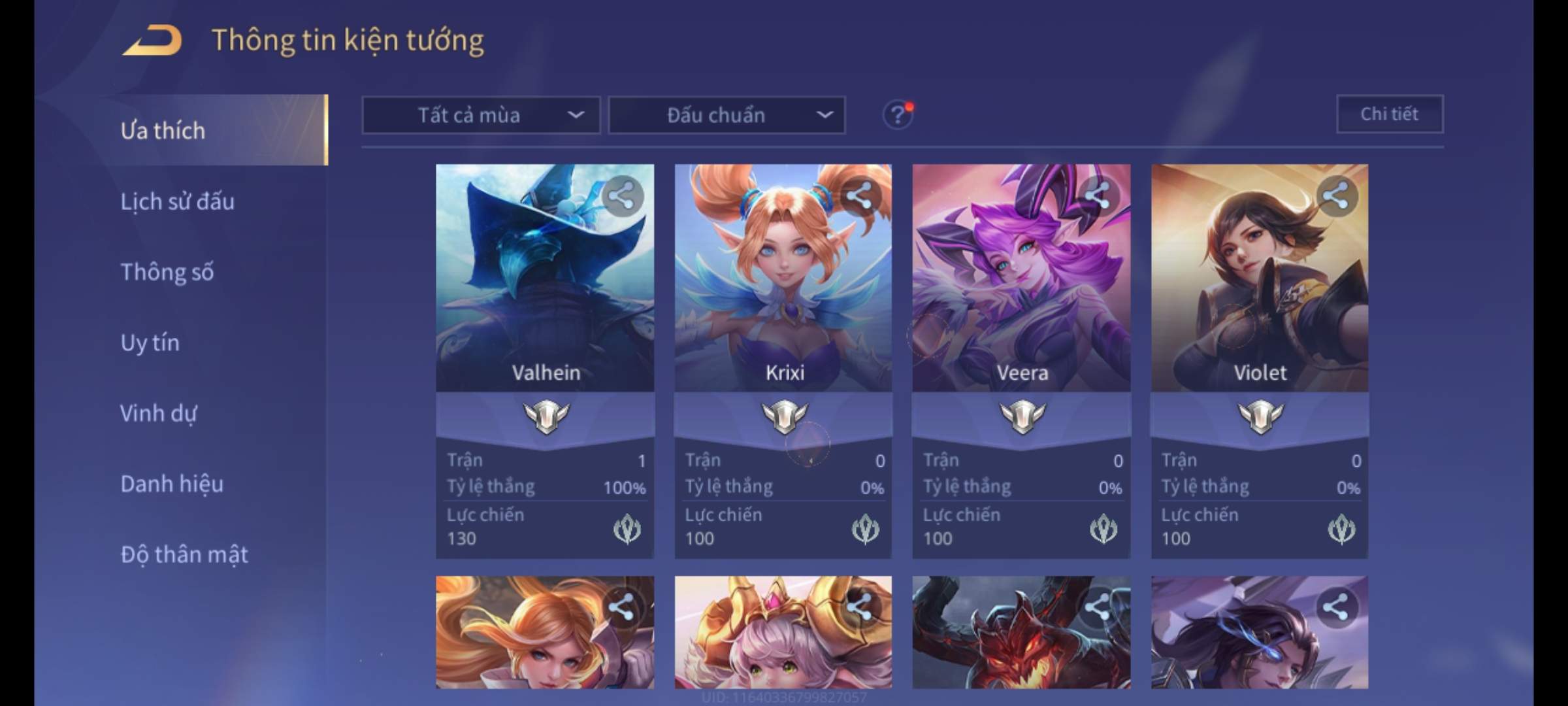Go back using the gold return arrow
Image resolution: width=1568 pixels, height=706 pixels.
coord(153,41)
